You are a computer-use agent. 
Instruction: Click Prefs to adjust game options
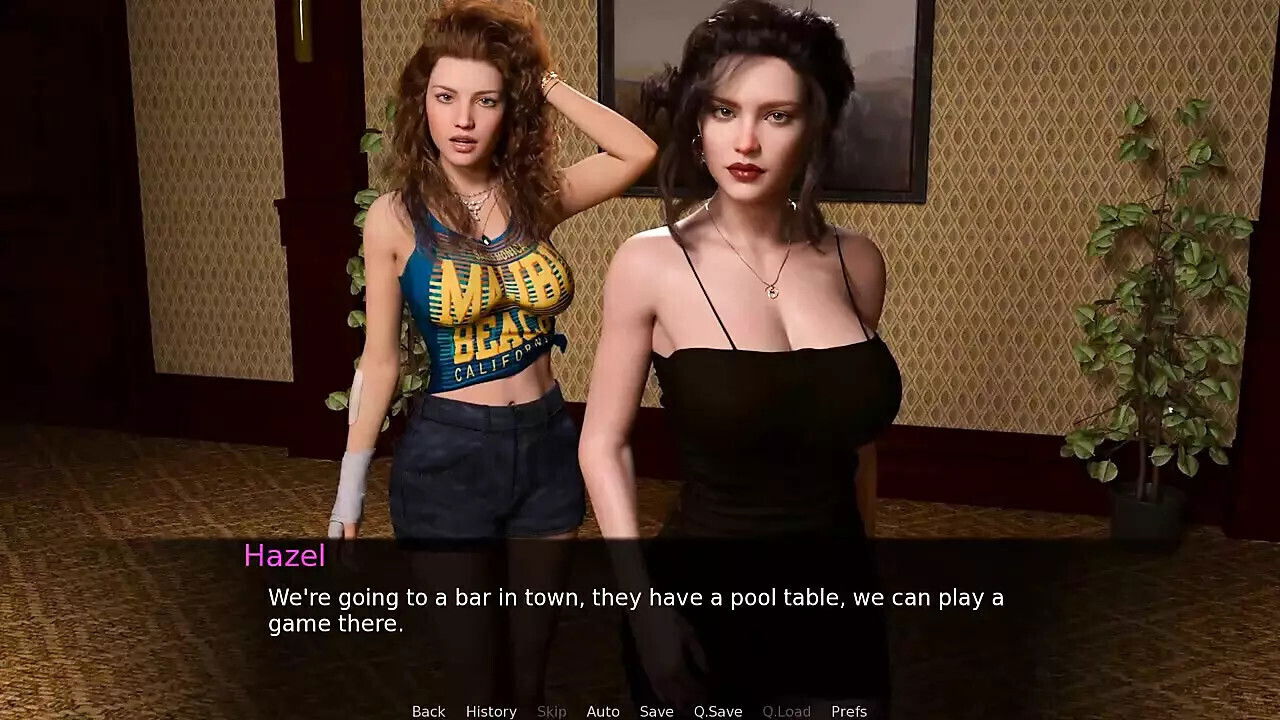(x=849, y=711)
